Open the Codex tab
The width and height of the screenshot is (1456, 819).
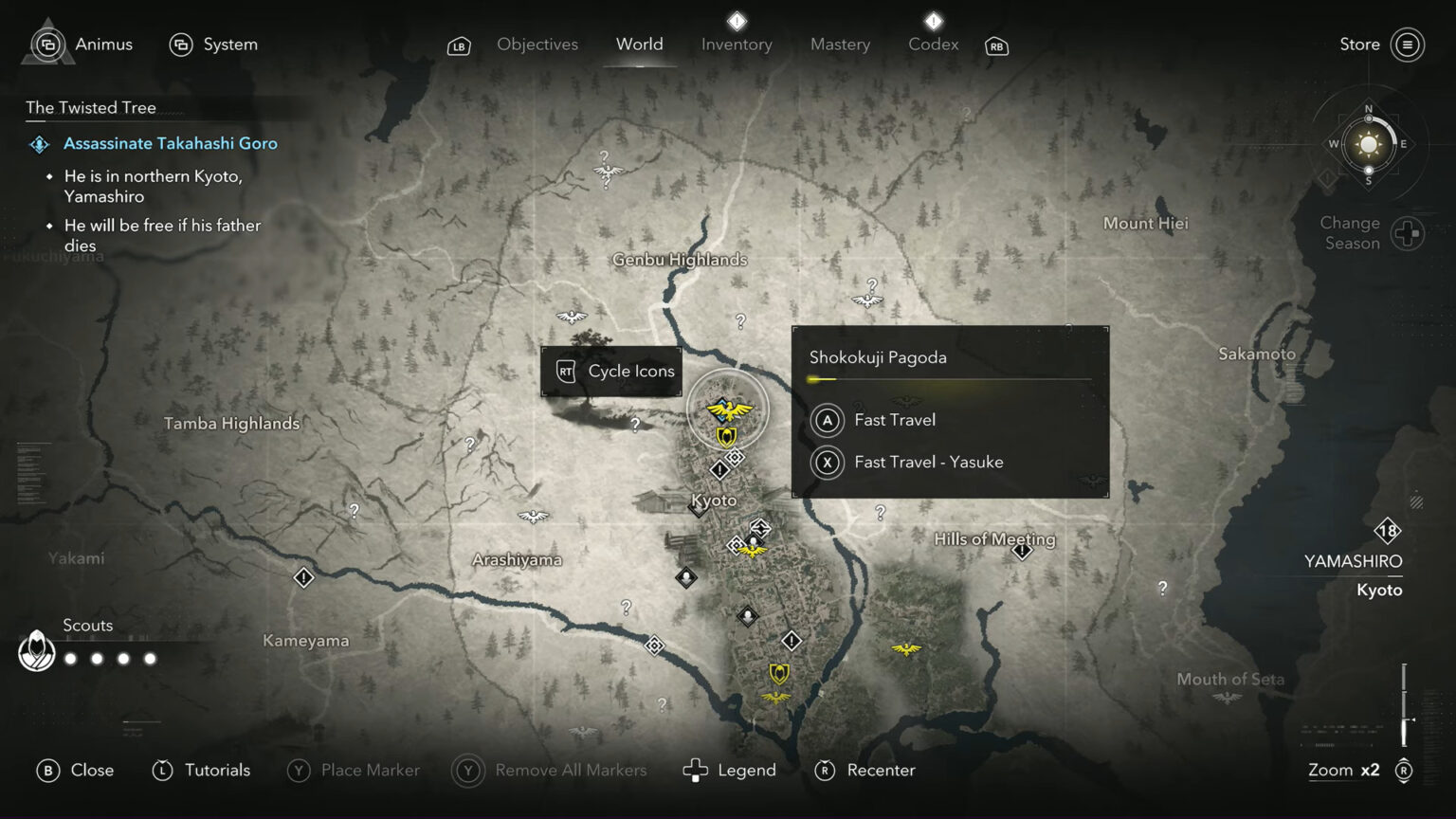[x=932, y=44]
